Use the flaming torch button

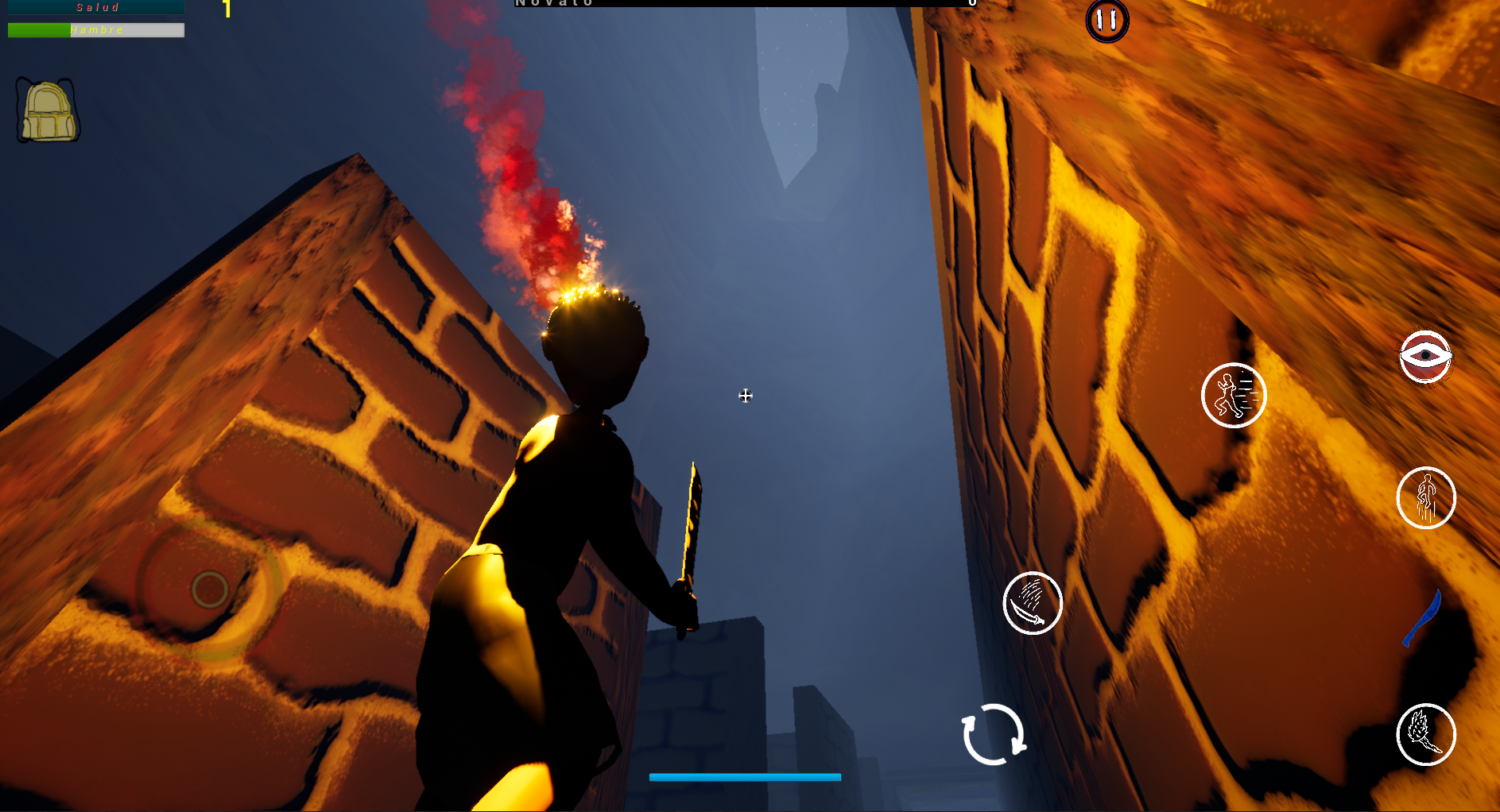[x=1426, y=734]
